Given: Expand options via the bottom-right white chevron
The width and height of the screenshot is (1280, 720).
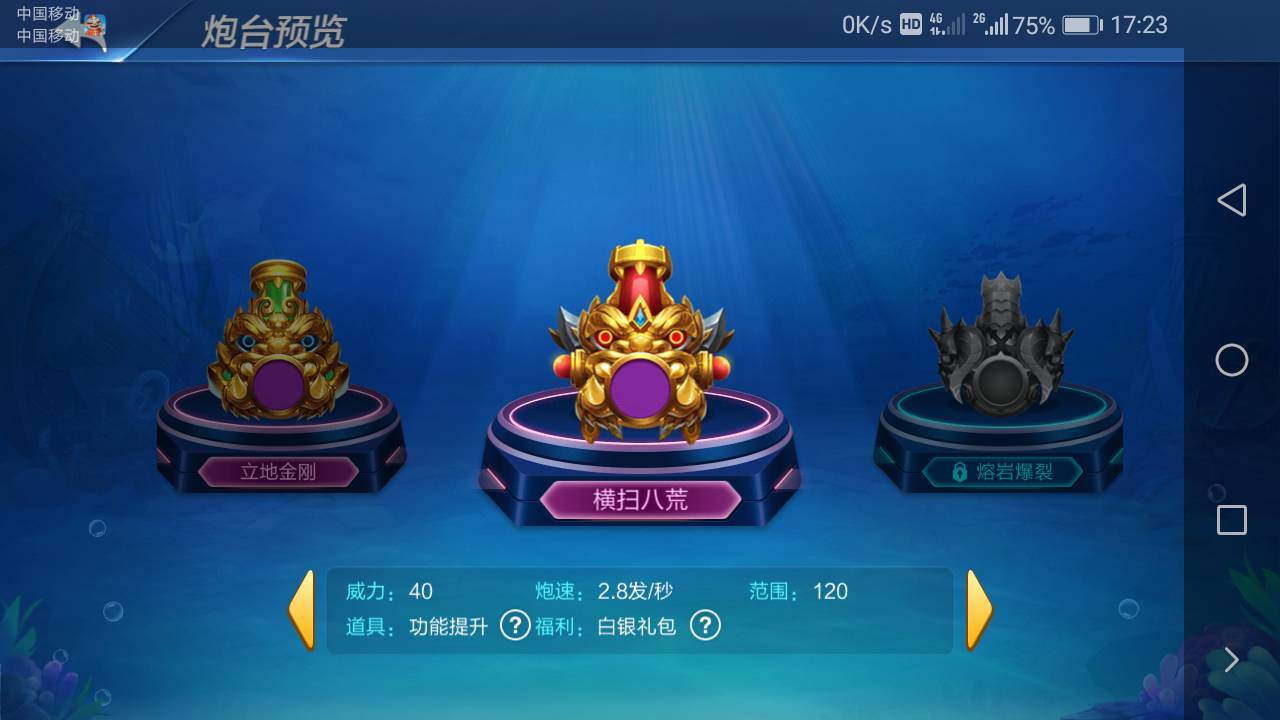Looking at the screenshot, I should click(x=1232, y=660).
